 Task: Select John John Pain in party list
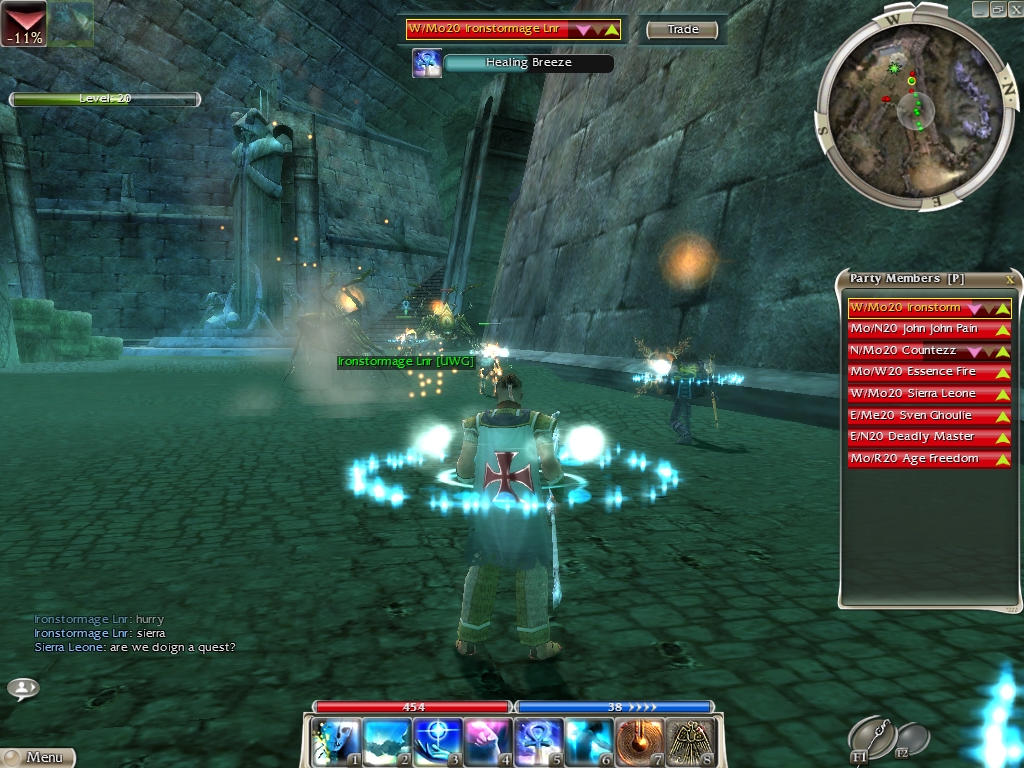[929, 329]
